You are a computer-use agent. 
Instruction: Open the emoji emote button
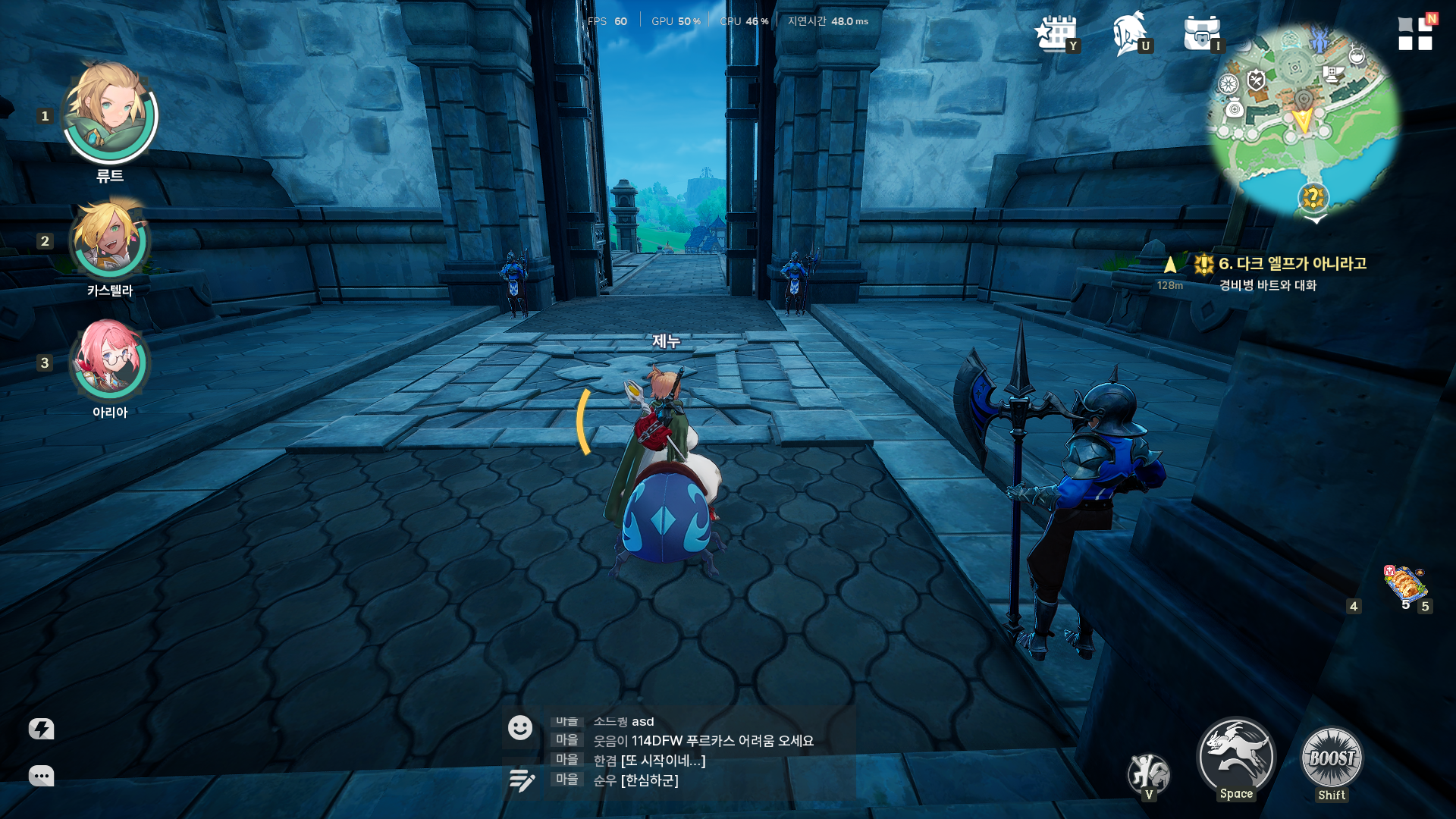tap(520, 728)
